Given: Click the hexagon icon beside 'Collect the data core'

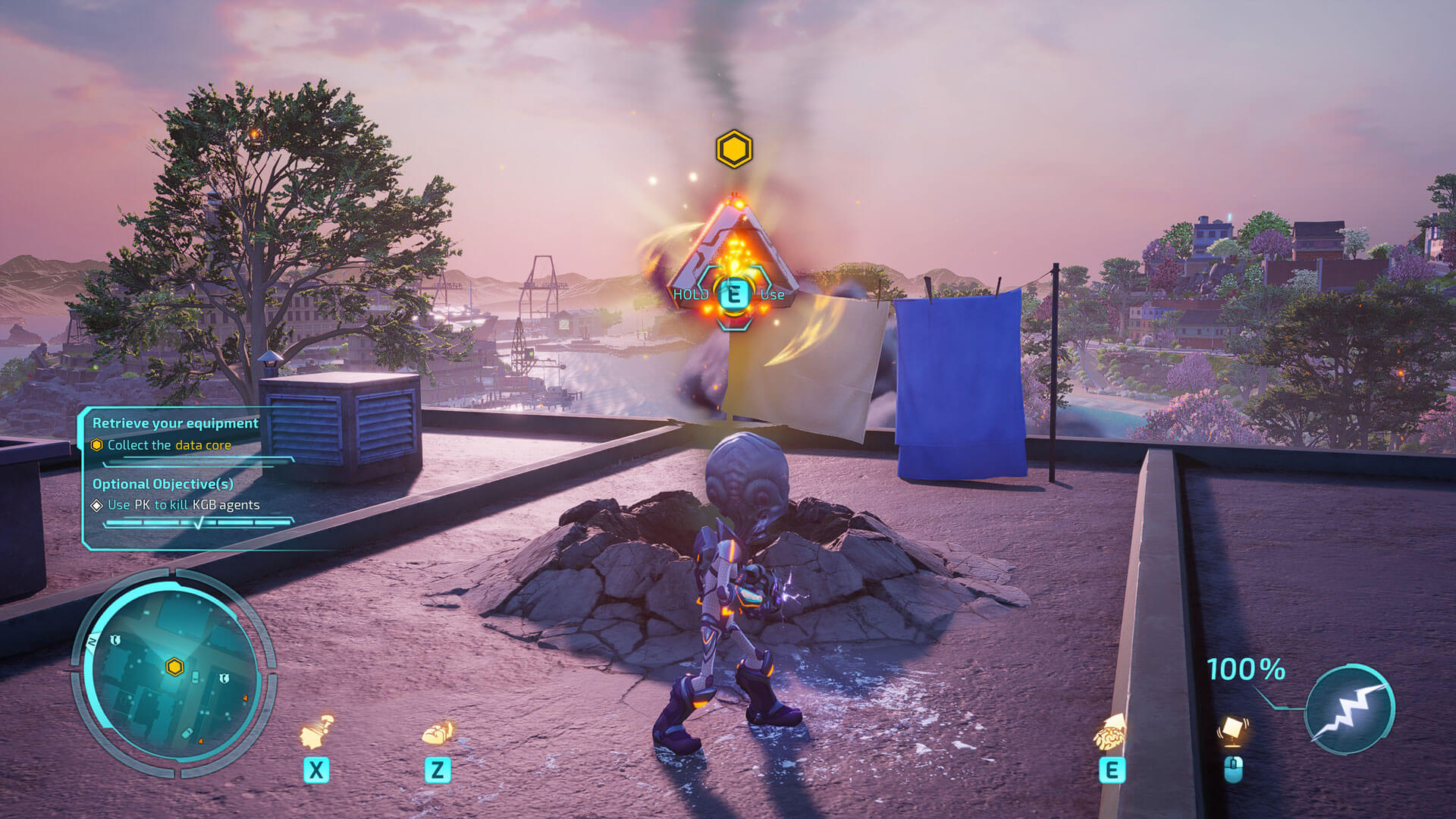Looking at the screenshot, I should [x=97, y=445].
